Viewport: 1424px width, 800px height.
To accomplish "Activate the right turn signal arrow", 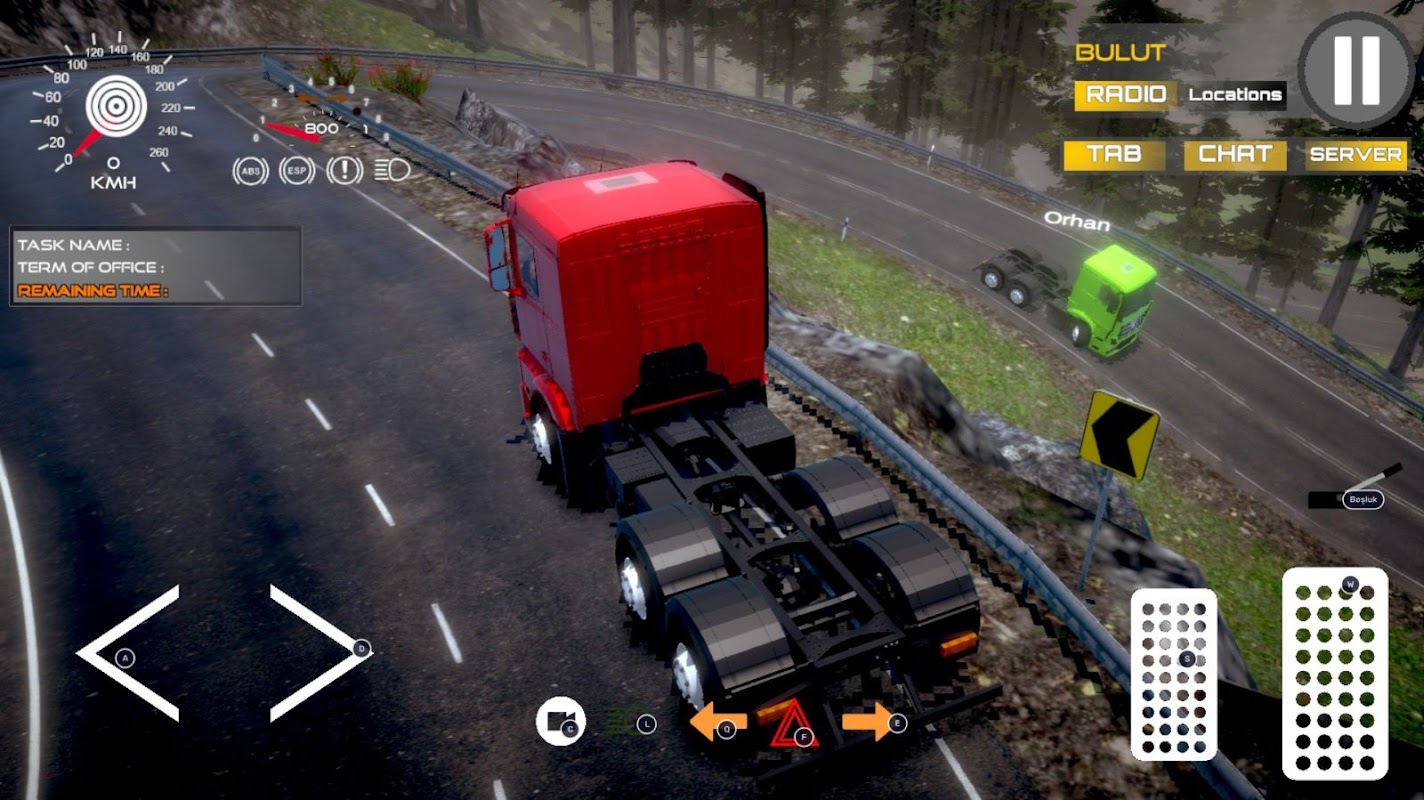I will coord(868,721).
